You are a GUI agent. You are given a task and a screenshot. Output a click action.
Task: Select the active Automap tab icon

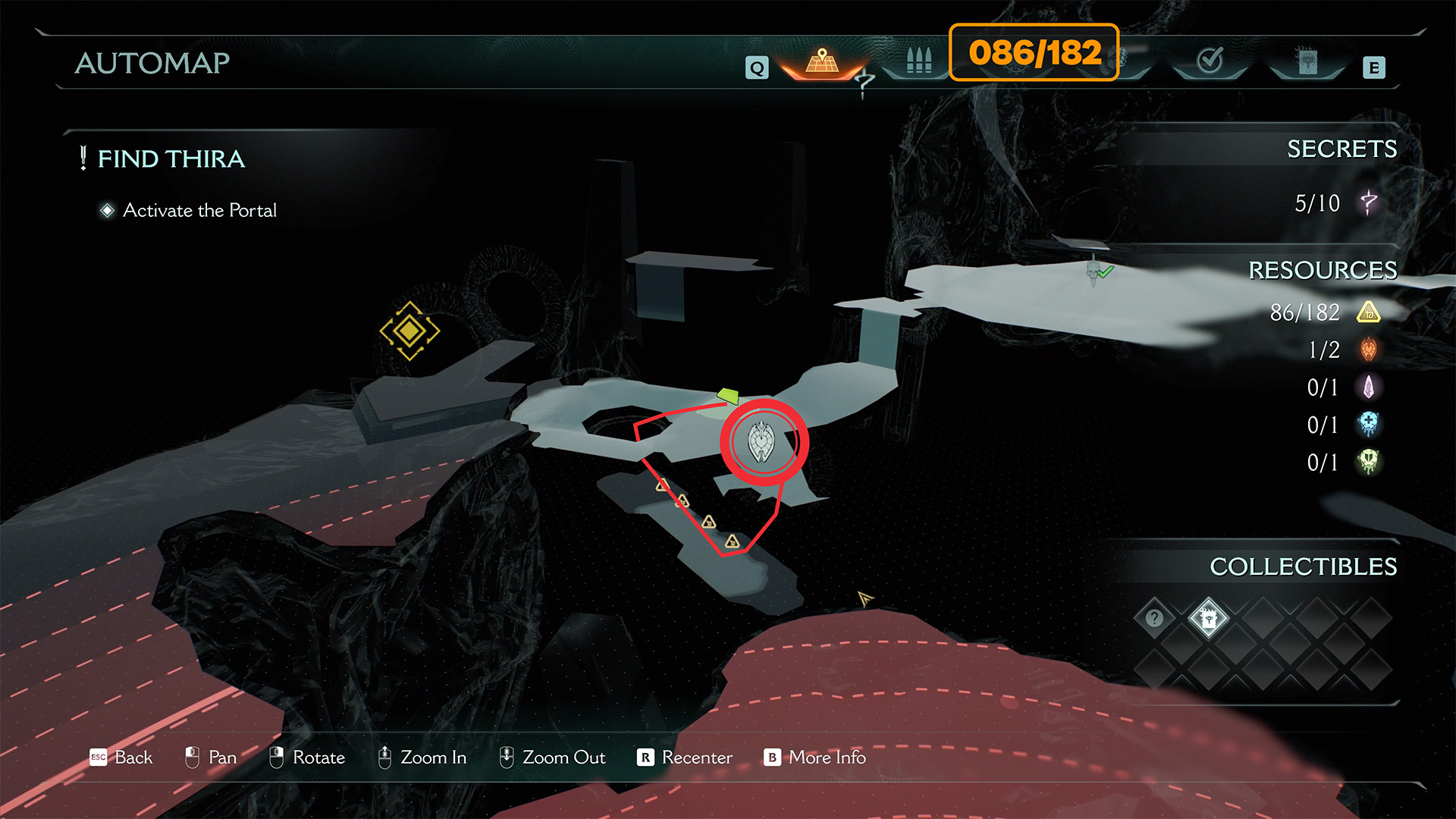point(822,61)
